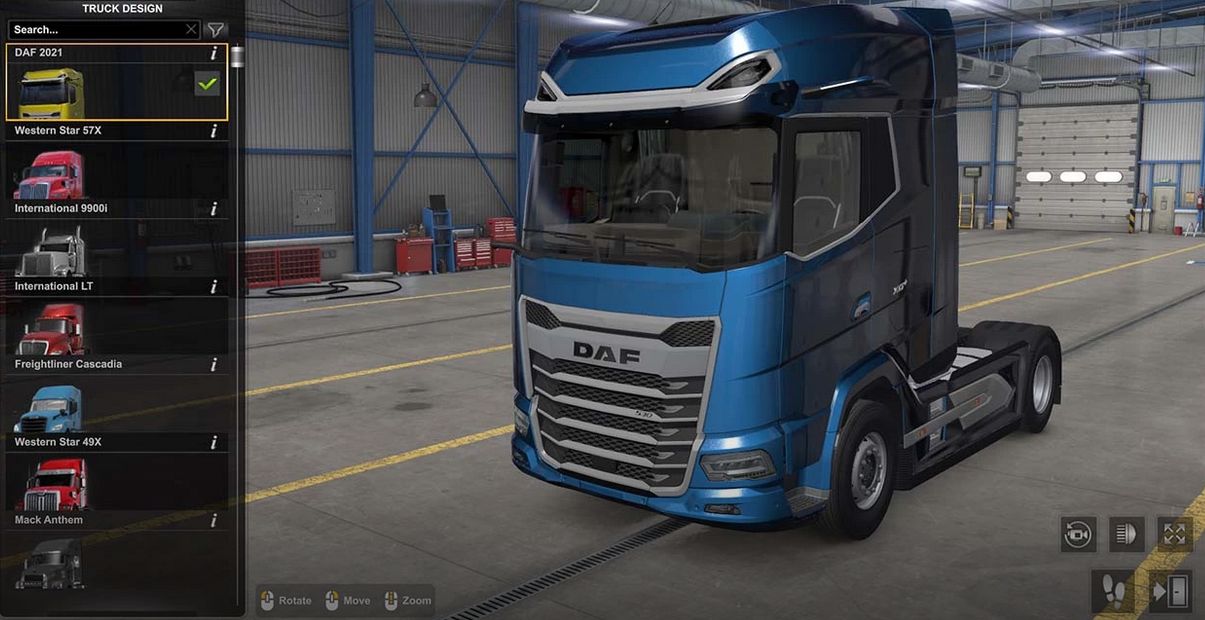Select the International LT truck
The height and width of the screenshot is (620, 1205).
point(50,330)
